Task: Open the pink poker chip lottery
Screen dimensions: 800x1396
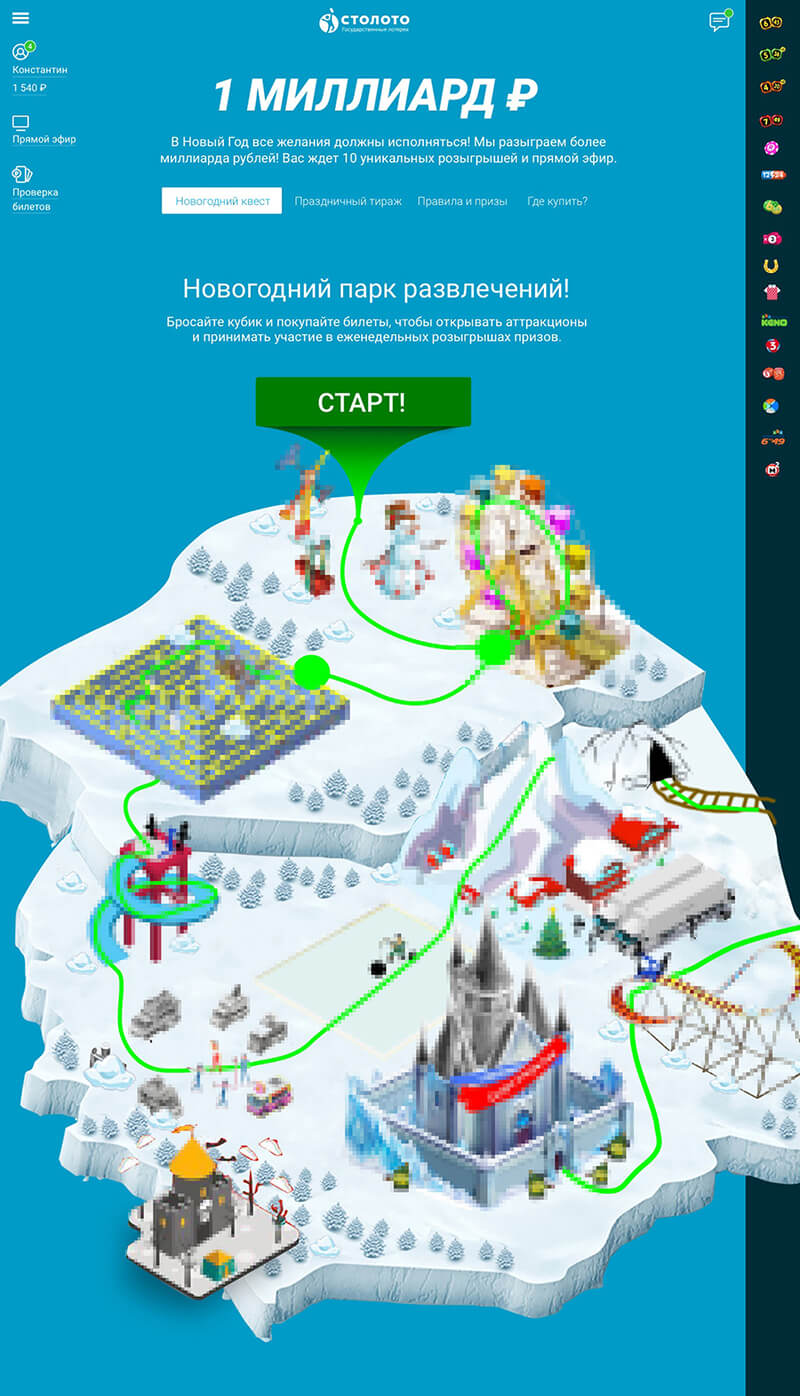Action: coord(771,148)
